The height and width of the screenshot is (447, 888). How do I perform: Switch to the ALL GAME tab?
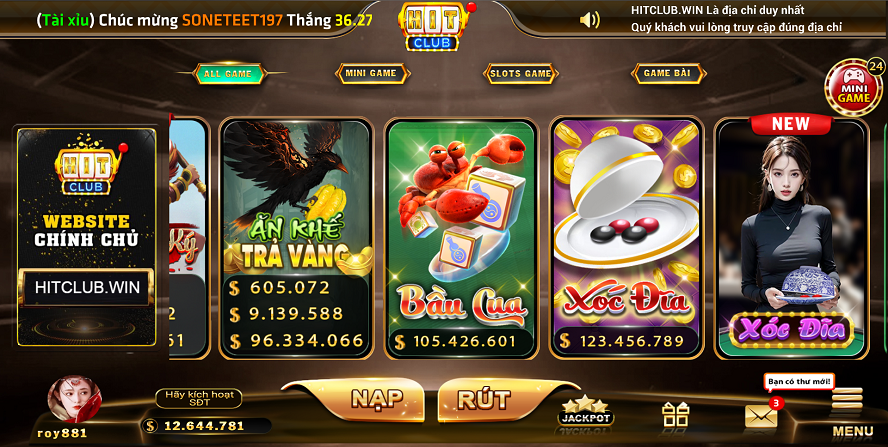(x=227, y=73)
